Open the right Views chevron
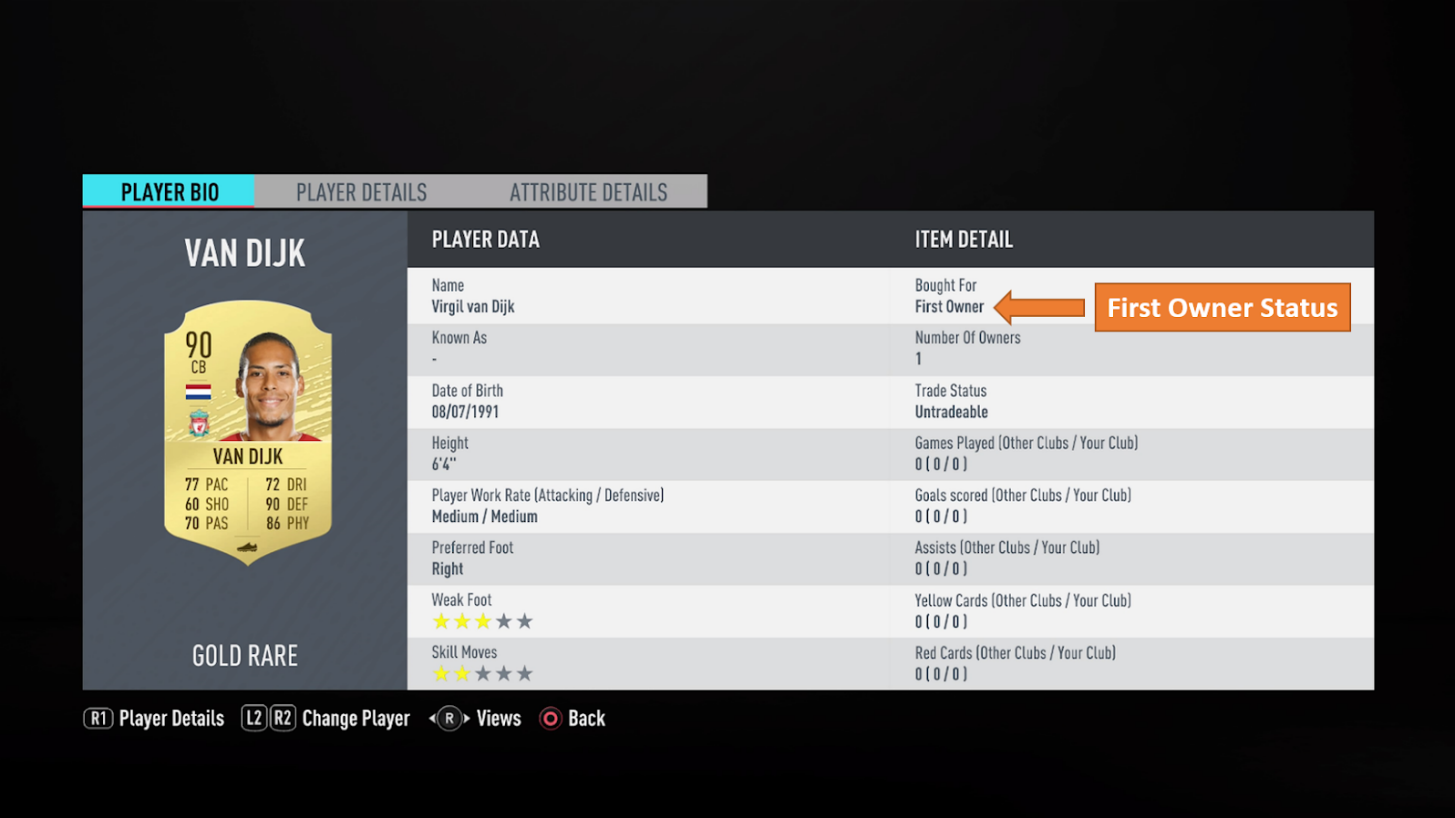The image size is (1455, 818). point(466,718)
